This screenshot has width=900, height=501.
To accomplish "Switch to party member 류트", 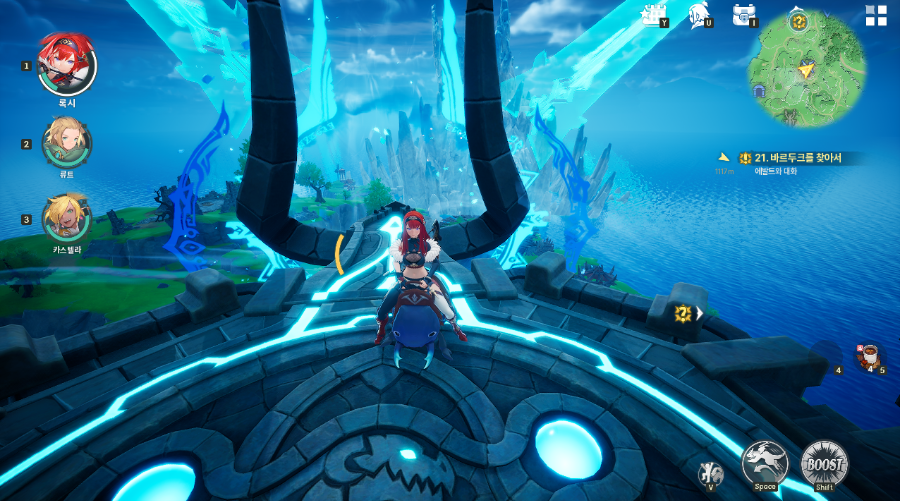I will tap(66, 143).
